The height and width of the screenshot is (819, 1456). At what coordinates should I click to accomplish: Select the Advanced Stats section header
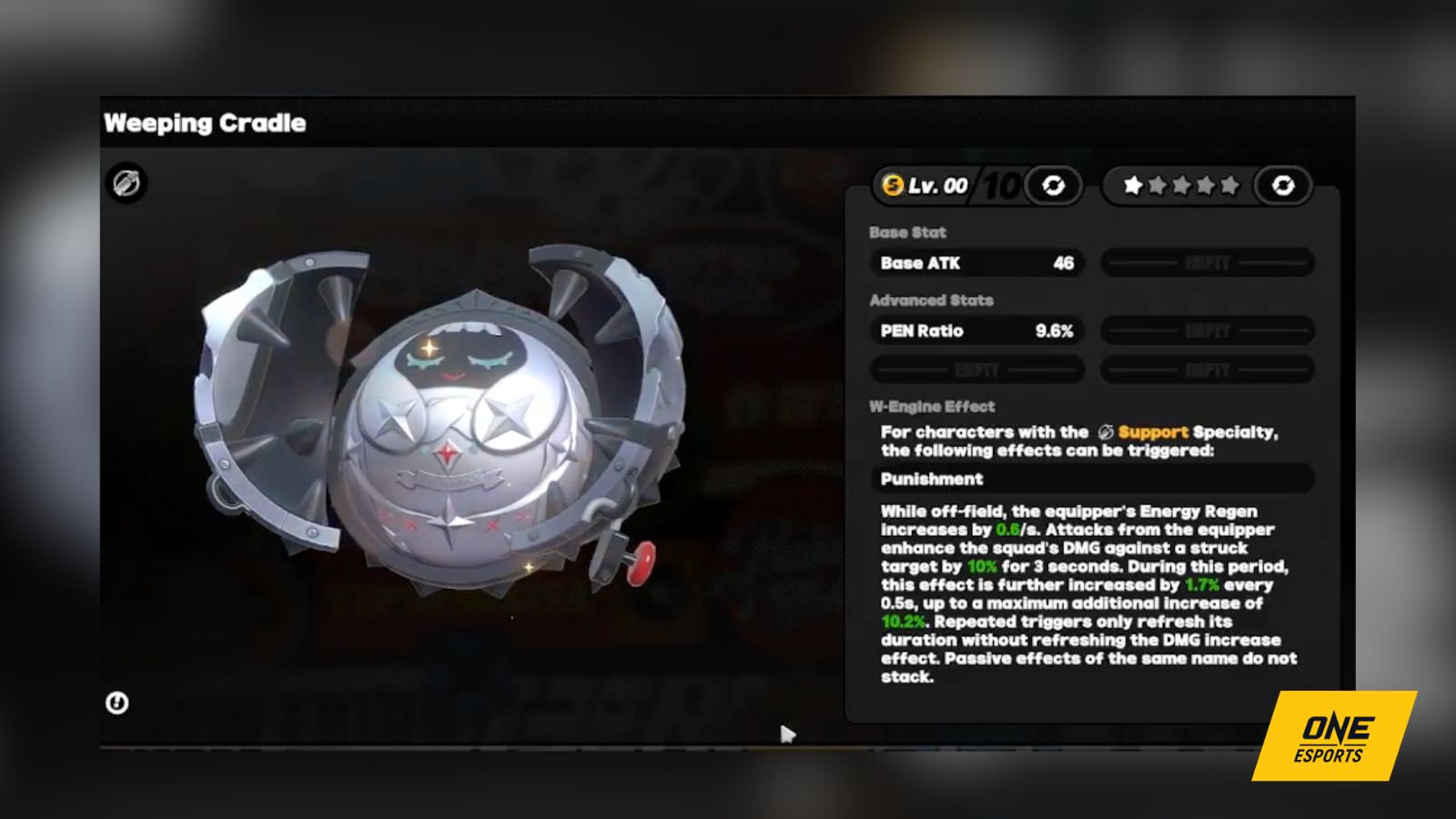(x=931, y=300)
